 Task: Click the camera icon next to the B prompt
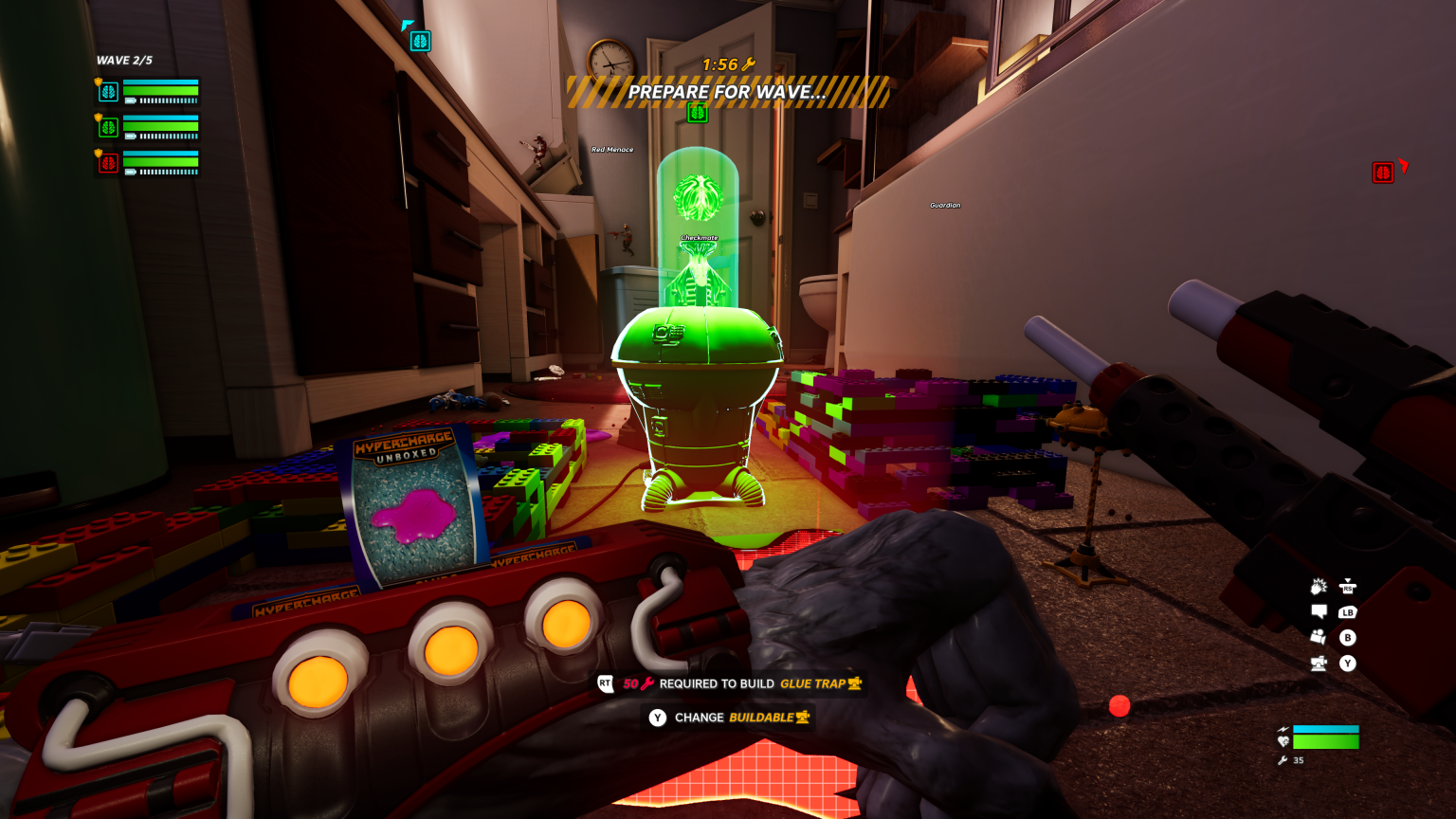coord(1316,635)
